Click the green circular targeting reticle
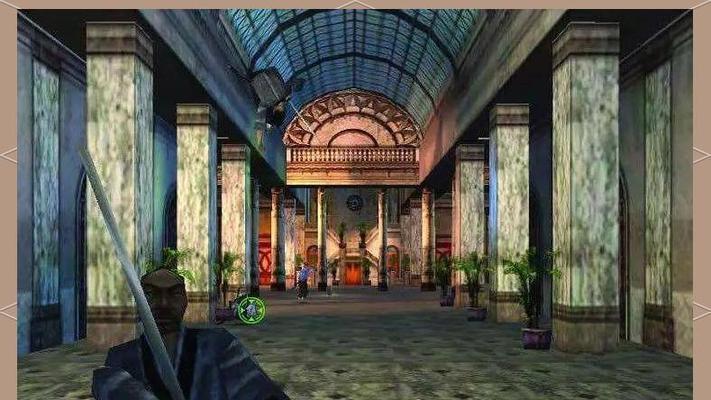 tap(251, 309)
